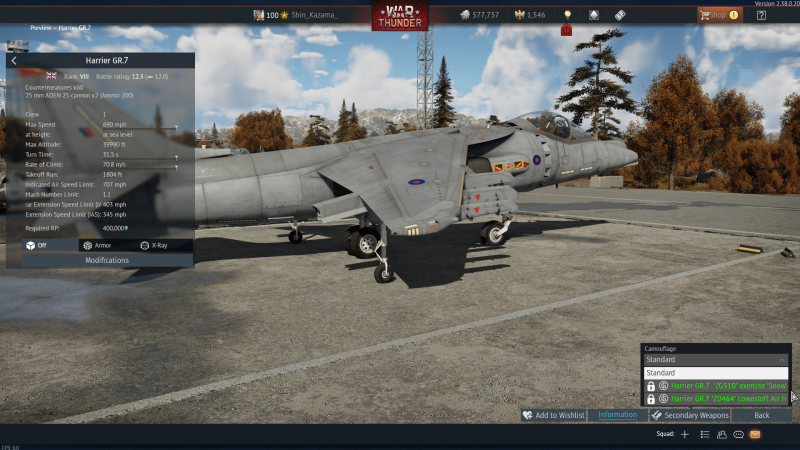The height and width of the screenshot is (450, 800).
Task: Open the Information button
Action: pos(617,415)
